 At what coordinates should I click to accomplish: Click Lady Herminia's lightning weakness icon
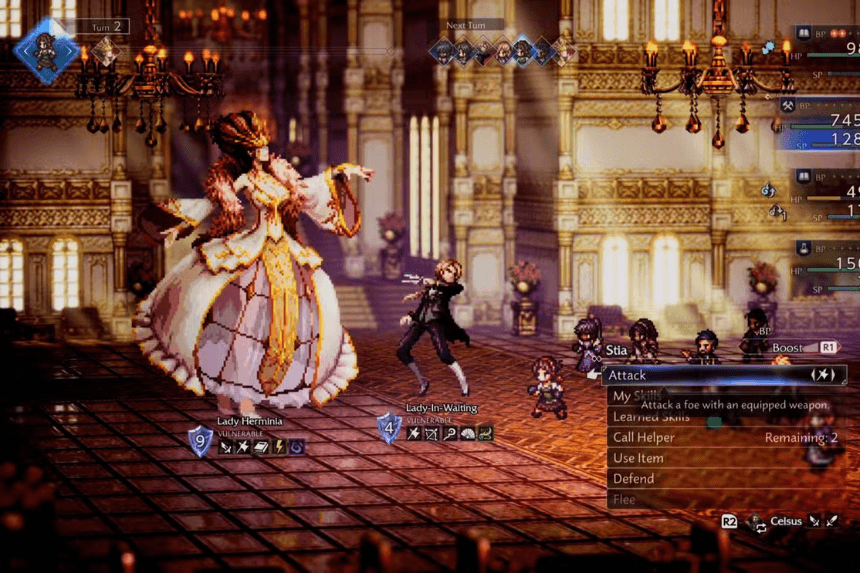click(x=279, y=447)
